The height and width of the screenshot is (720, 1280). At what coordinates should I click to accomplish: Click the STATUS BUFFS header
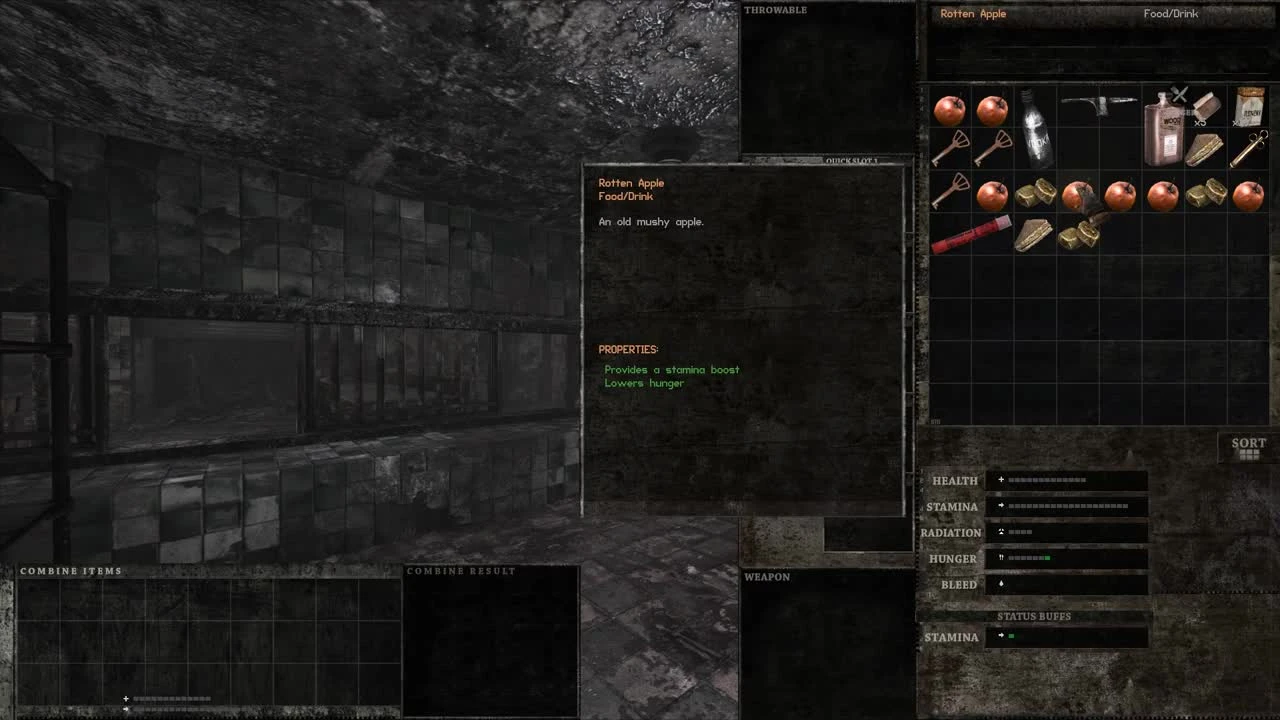click(1033, 616)
